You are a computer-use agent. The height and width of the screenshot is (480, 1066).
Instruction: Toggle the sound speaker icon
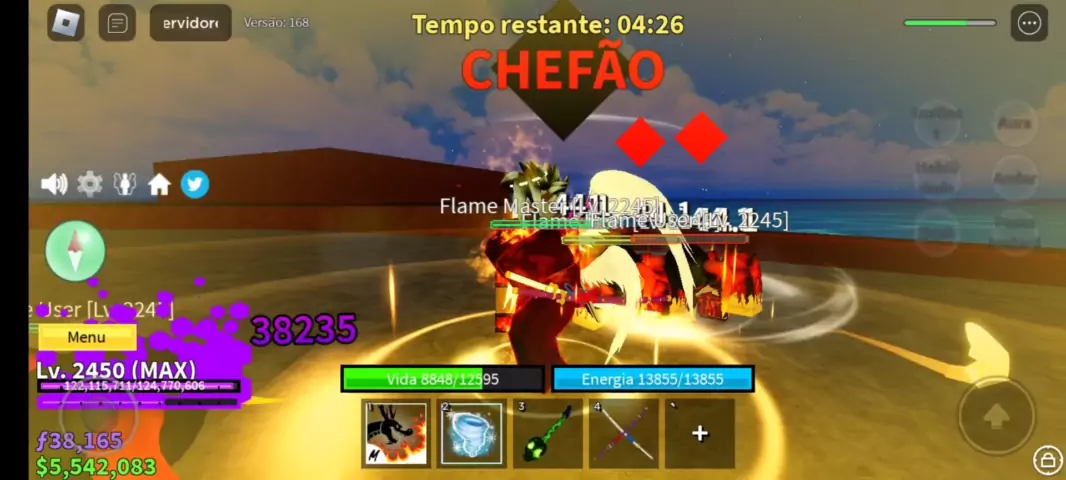click(54, 184)
